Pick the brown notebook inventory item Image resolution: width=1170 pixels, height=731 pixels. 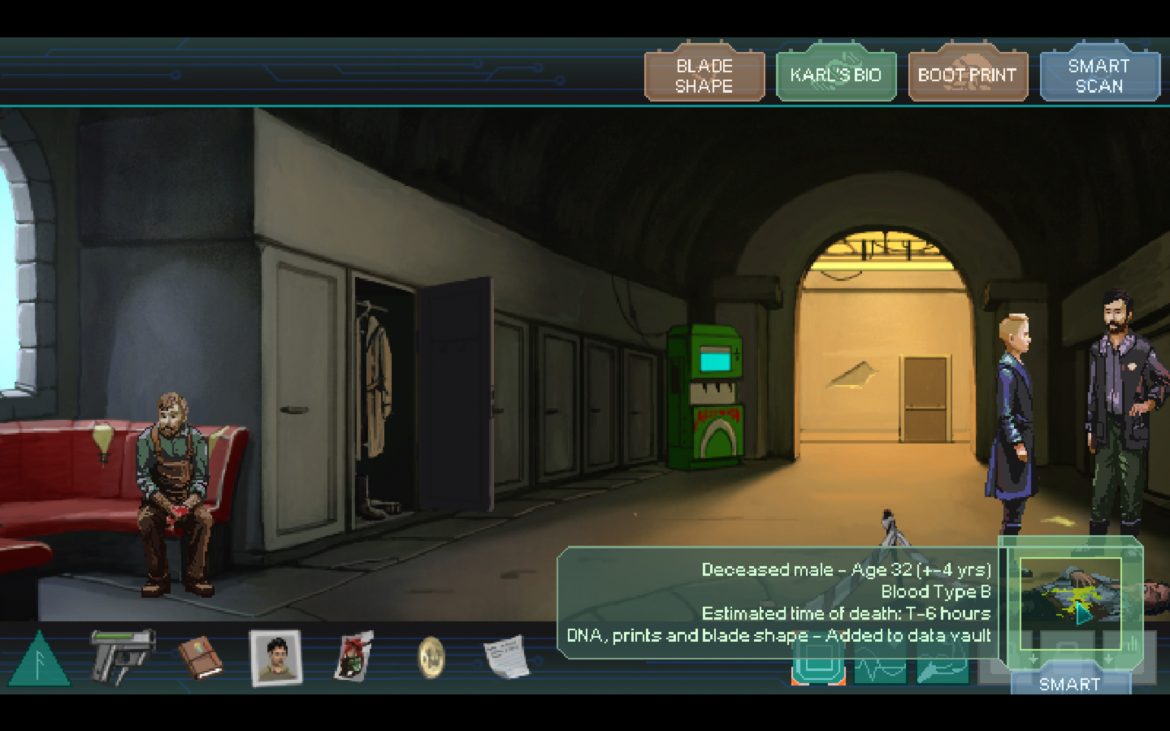coord(200,657)
